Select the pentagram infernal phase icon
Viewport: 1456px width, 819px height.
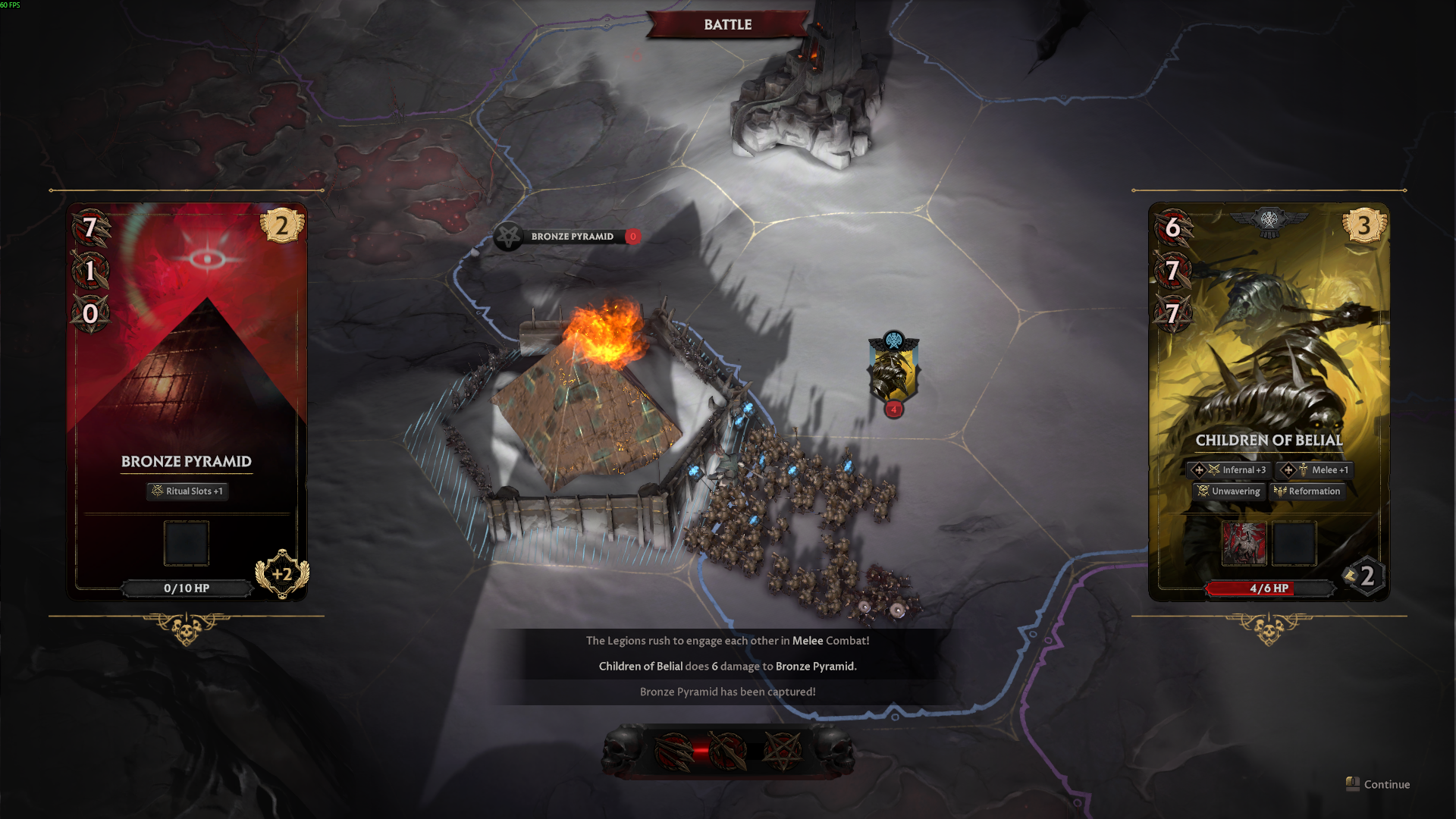tap(782, 752)
